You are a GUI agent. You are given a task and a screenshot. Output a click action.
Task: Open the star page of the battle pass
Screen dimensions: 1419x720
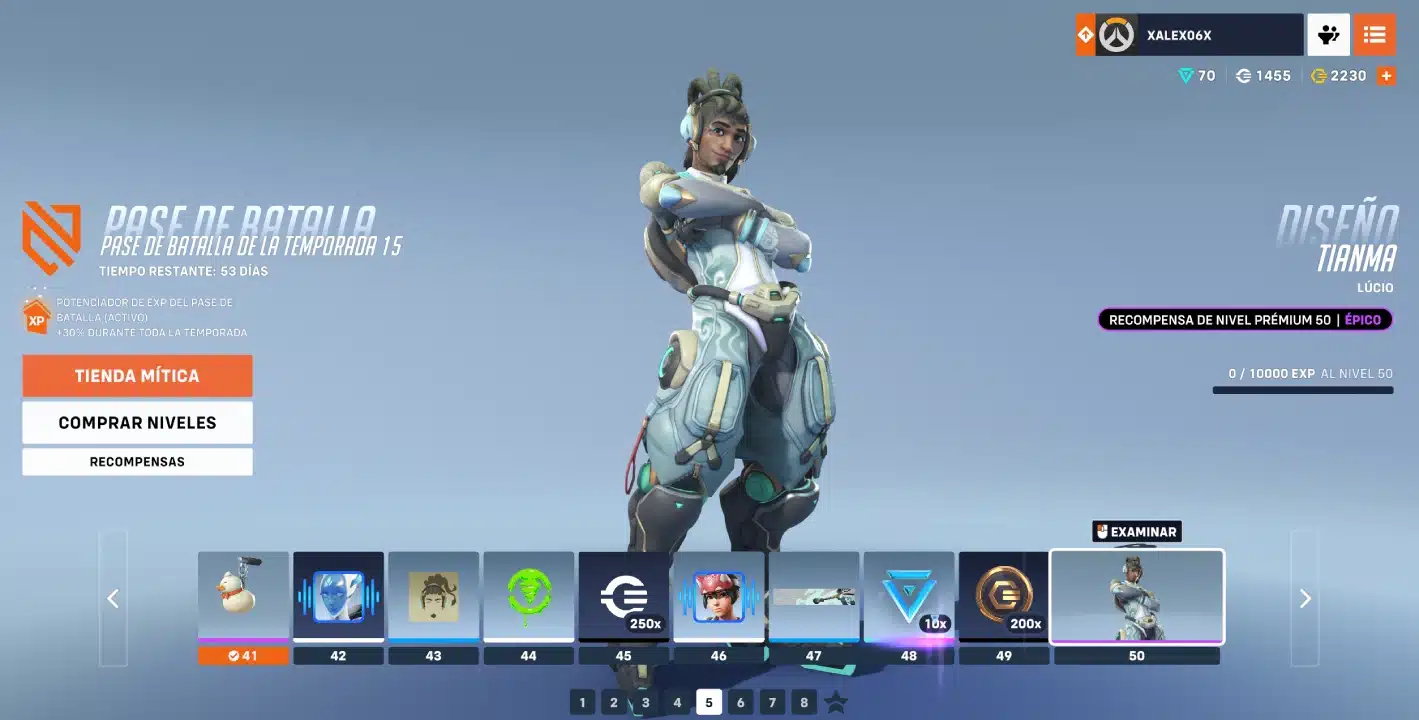[836, 702]
